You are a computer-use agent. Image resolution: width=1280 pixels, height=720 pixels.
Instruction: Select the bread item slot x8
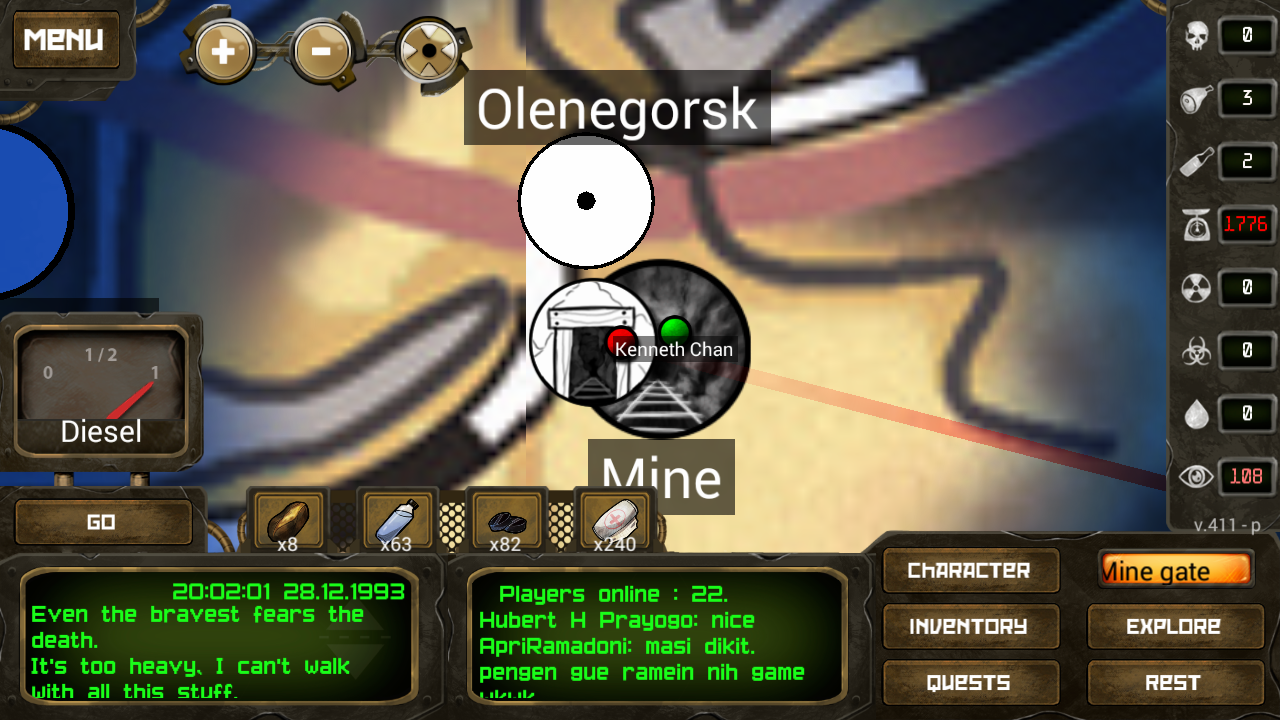point(288,521)
